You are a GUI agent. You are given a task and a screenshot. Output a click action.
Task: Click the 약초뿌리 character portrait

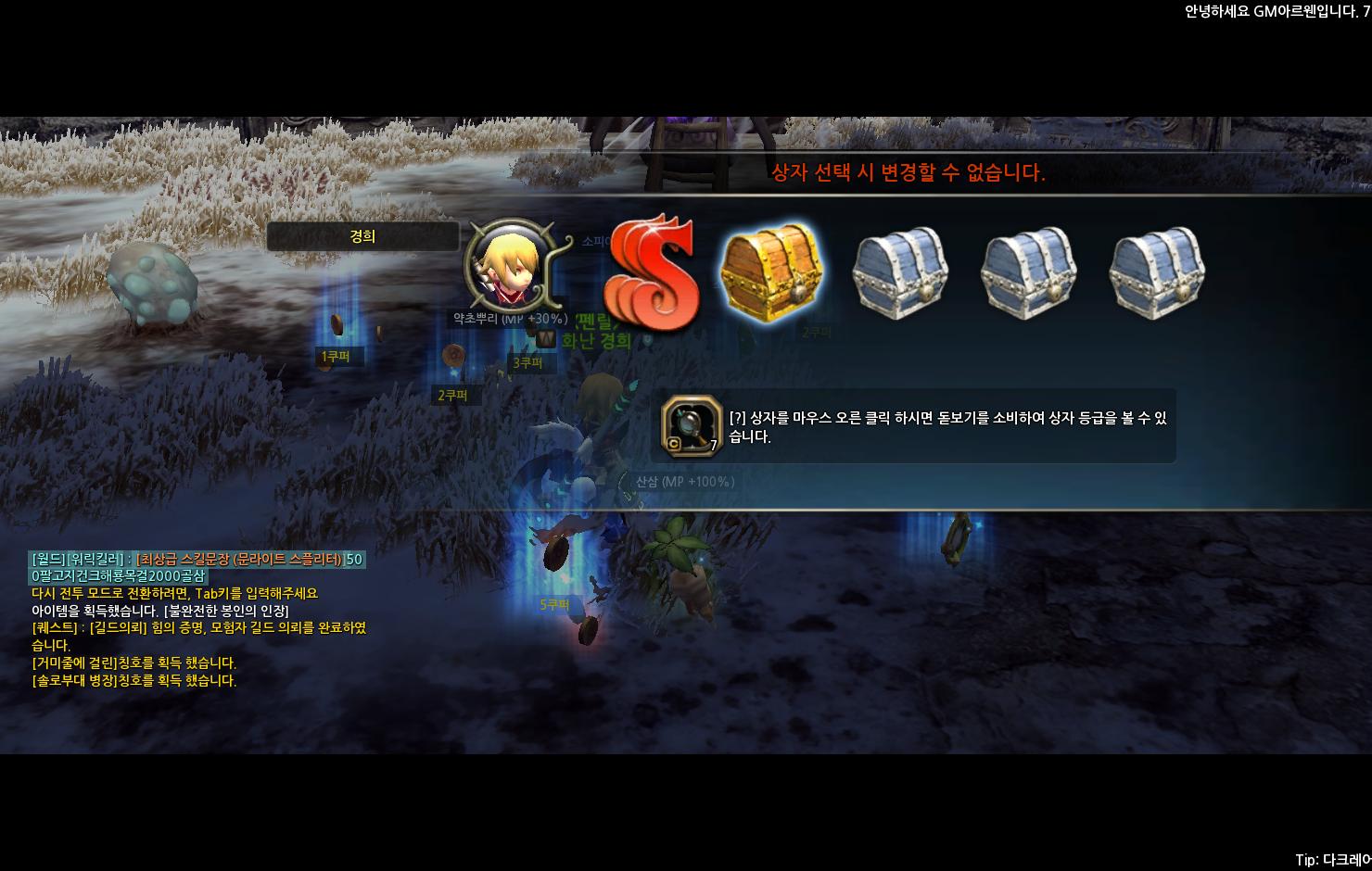pyautogui.click(x=506, y=269)
